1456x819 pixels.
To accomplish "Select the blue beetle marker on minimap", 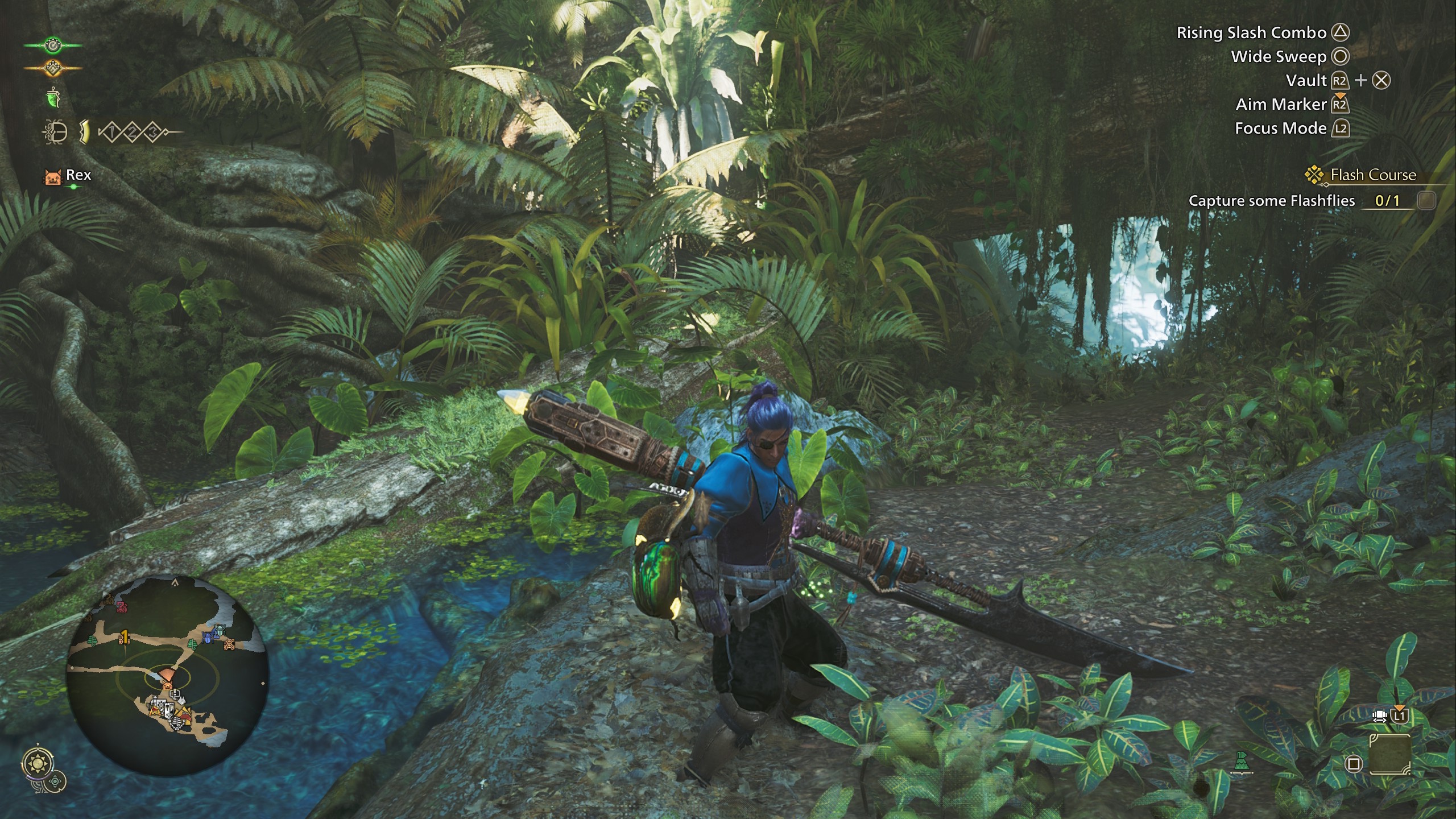I will coord(209,638).
